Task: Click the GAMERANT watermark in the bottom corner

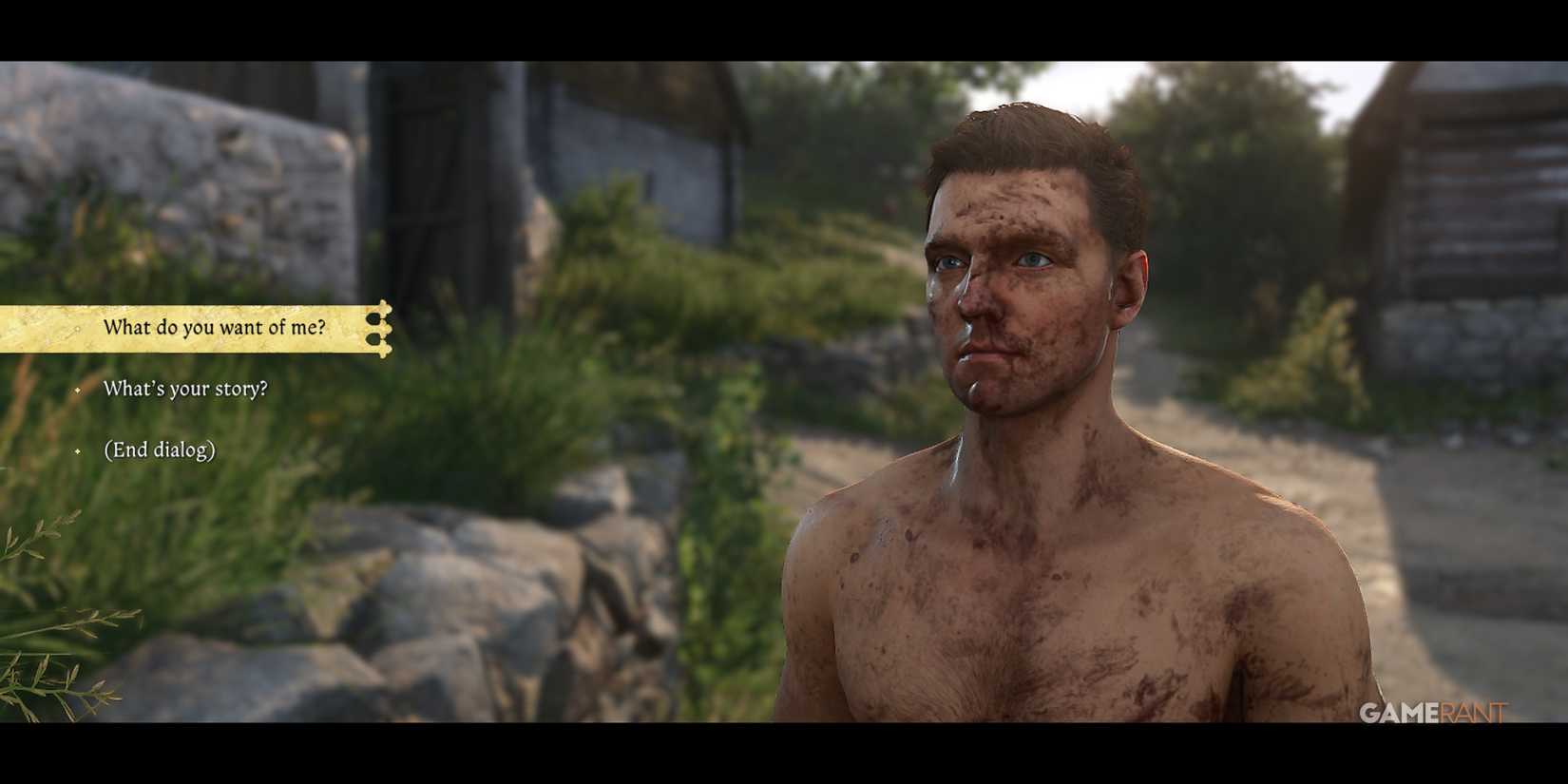Action: click(1434, 712)
